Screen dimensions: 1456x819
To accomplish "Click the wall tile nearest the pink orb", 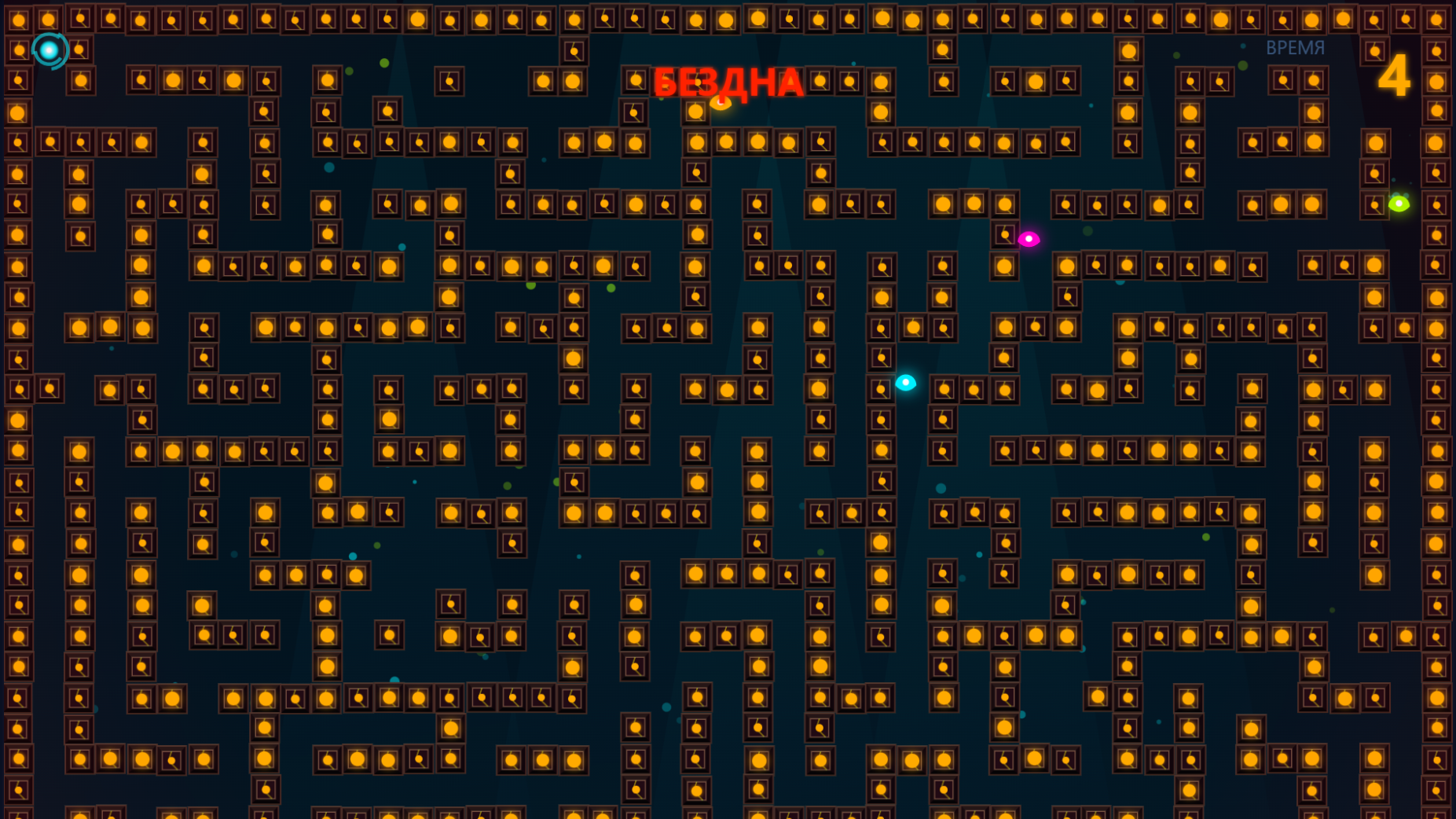I will [1003, 233].
